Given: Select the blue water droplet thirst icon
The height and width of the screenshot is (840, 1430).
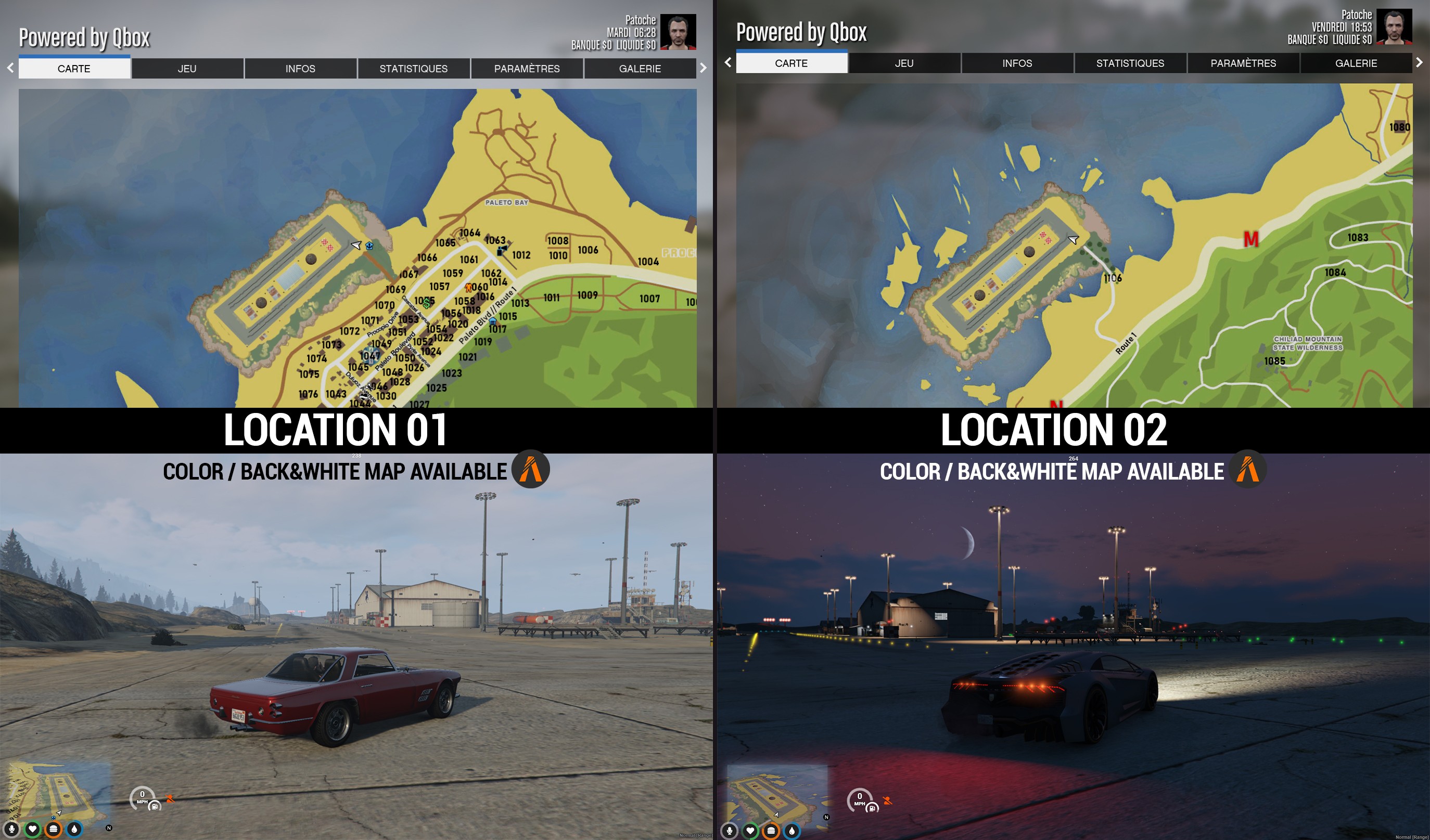Looking at the screenshot, I should pyautogui.click(x=74, y=830).
